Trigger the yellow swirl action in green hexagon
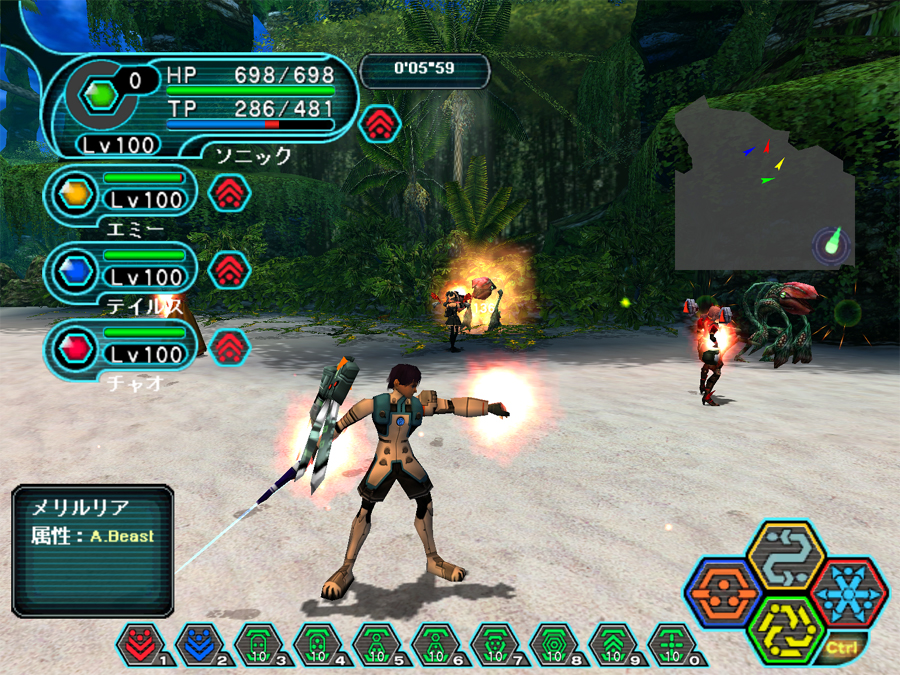This screenshot has height=675, width=900. pos(785,630)
